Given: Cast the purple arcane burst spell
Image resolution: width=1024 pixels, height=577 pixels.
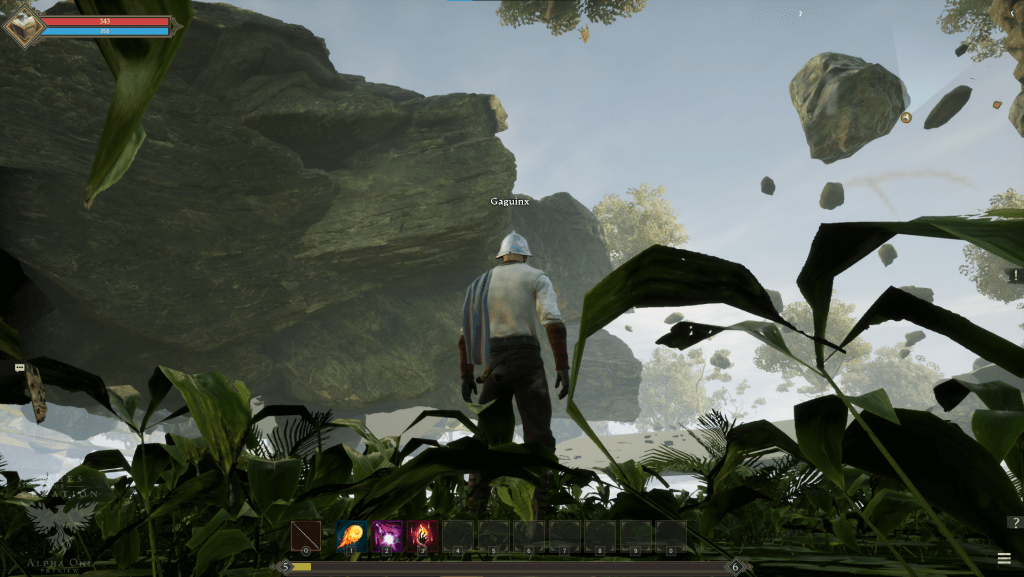Looking at the screenshot, I should pyautogui.click(x=387, y=535).
